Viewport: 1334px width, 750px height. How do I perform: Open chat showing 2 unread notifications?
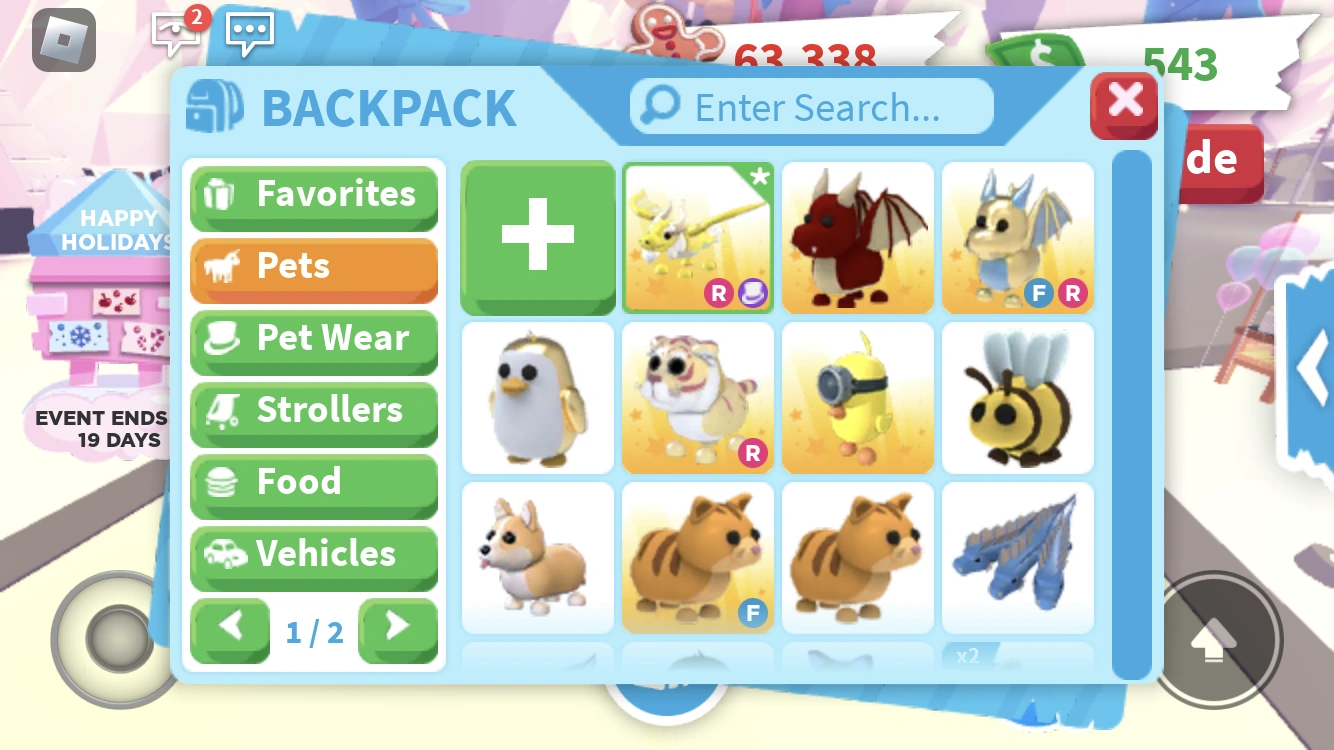175,32
